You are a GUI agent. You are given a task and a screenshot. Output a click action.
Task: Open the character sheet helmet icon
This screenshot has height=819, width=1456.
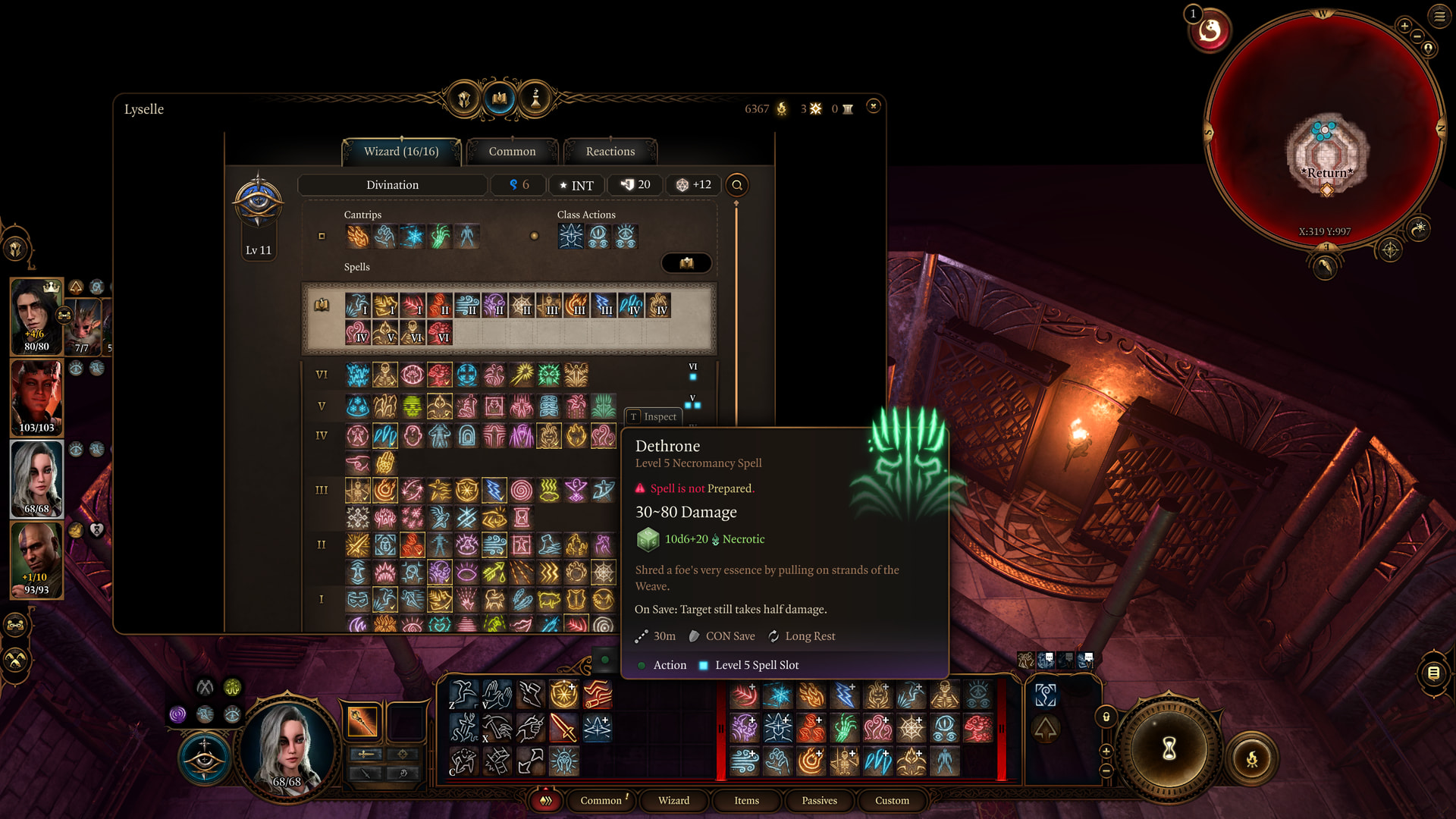(464, 99)
